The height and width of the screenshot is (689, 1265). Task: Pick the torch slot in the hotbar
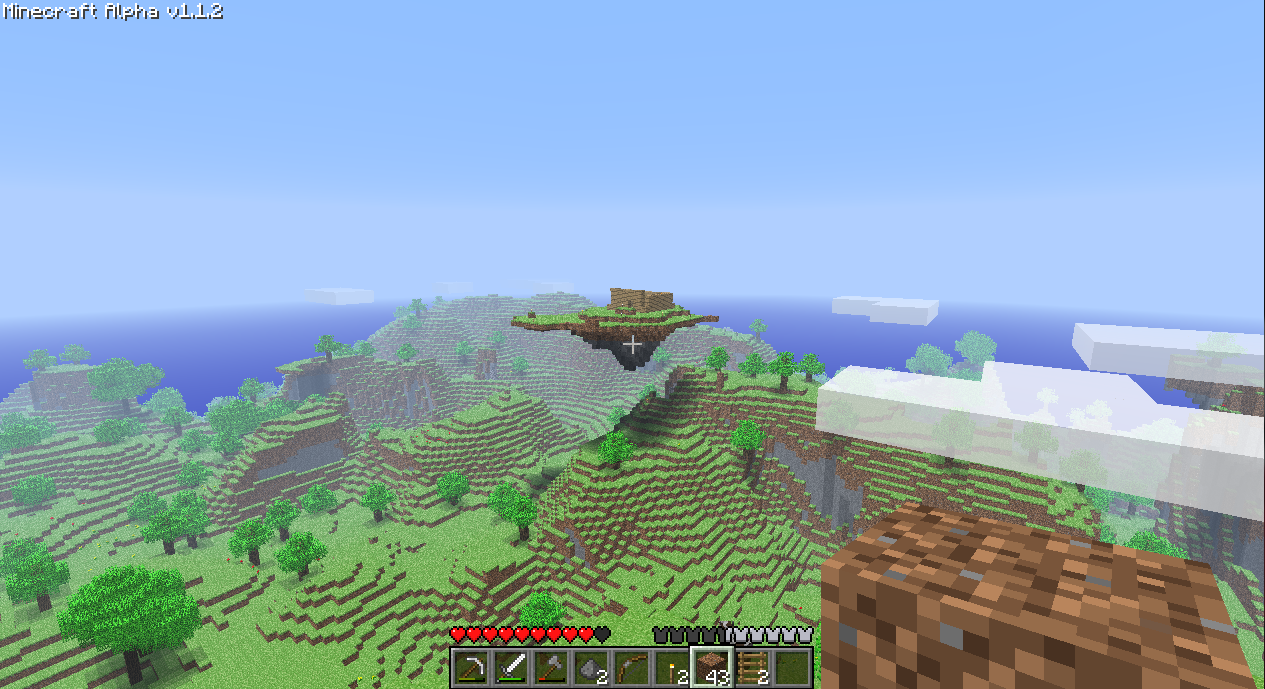[671, 667]
